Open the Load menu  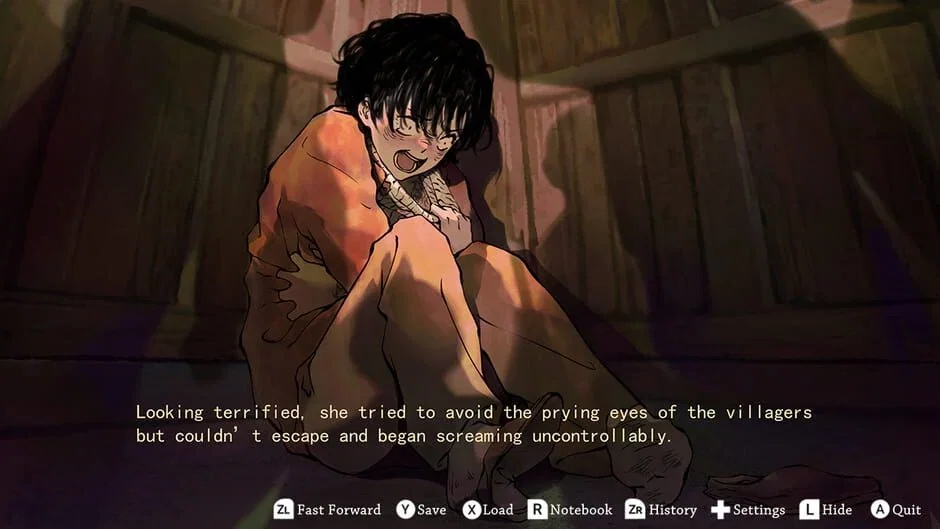(488, 510)
